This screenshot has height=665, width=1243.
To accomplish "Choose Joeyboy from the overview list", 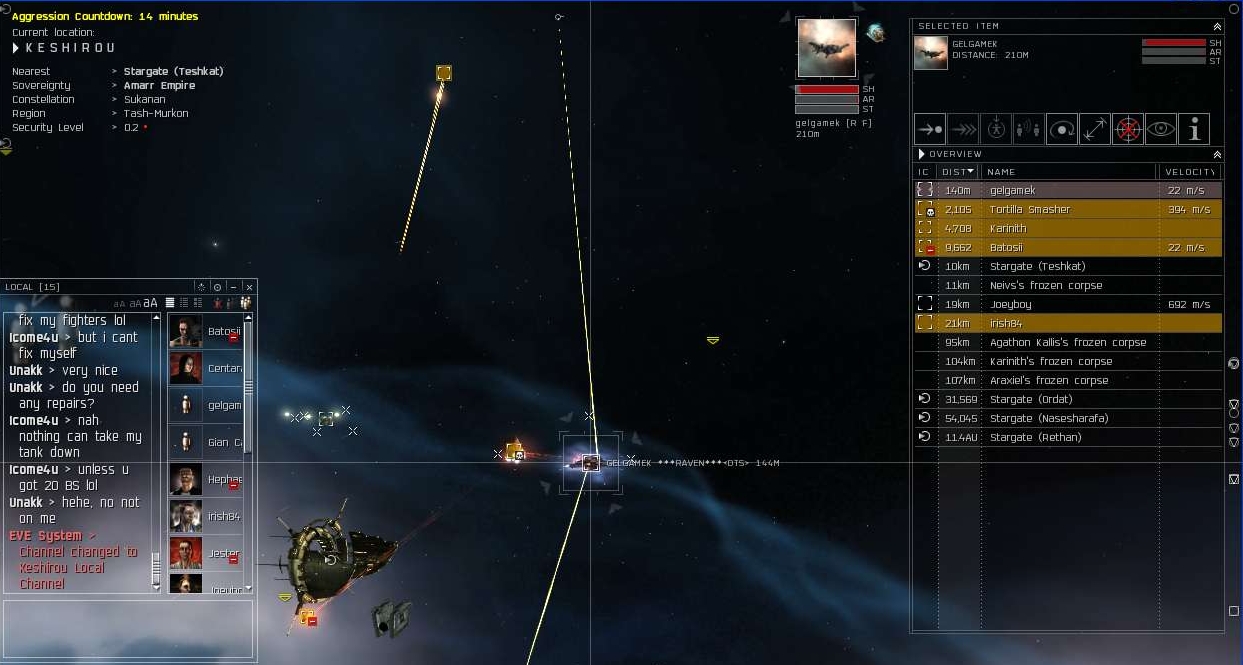I will 1010,305.
